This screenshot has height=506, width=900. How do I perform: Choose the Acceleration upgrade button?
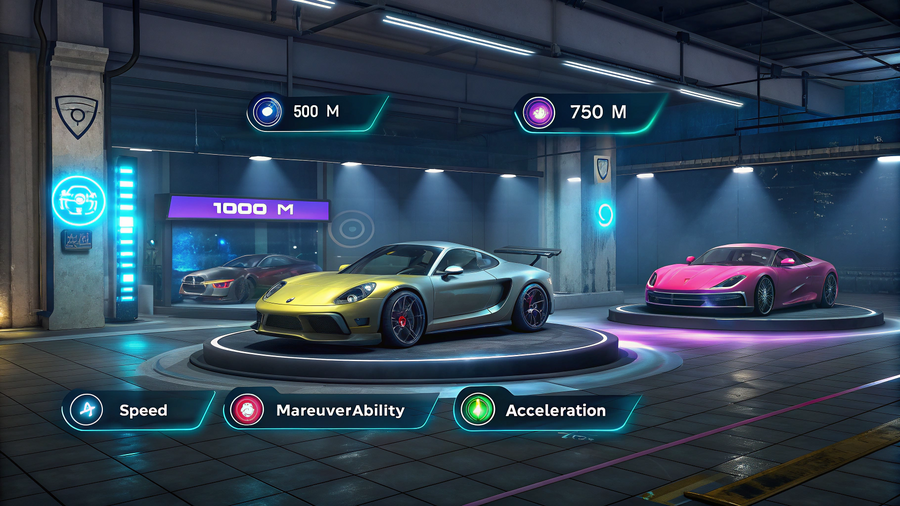click(x=546, y=410)
